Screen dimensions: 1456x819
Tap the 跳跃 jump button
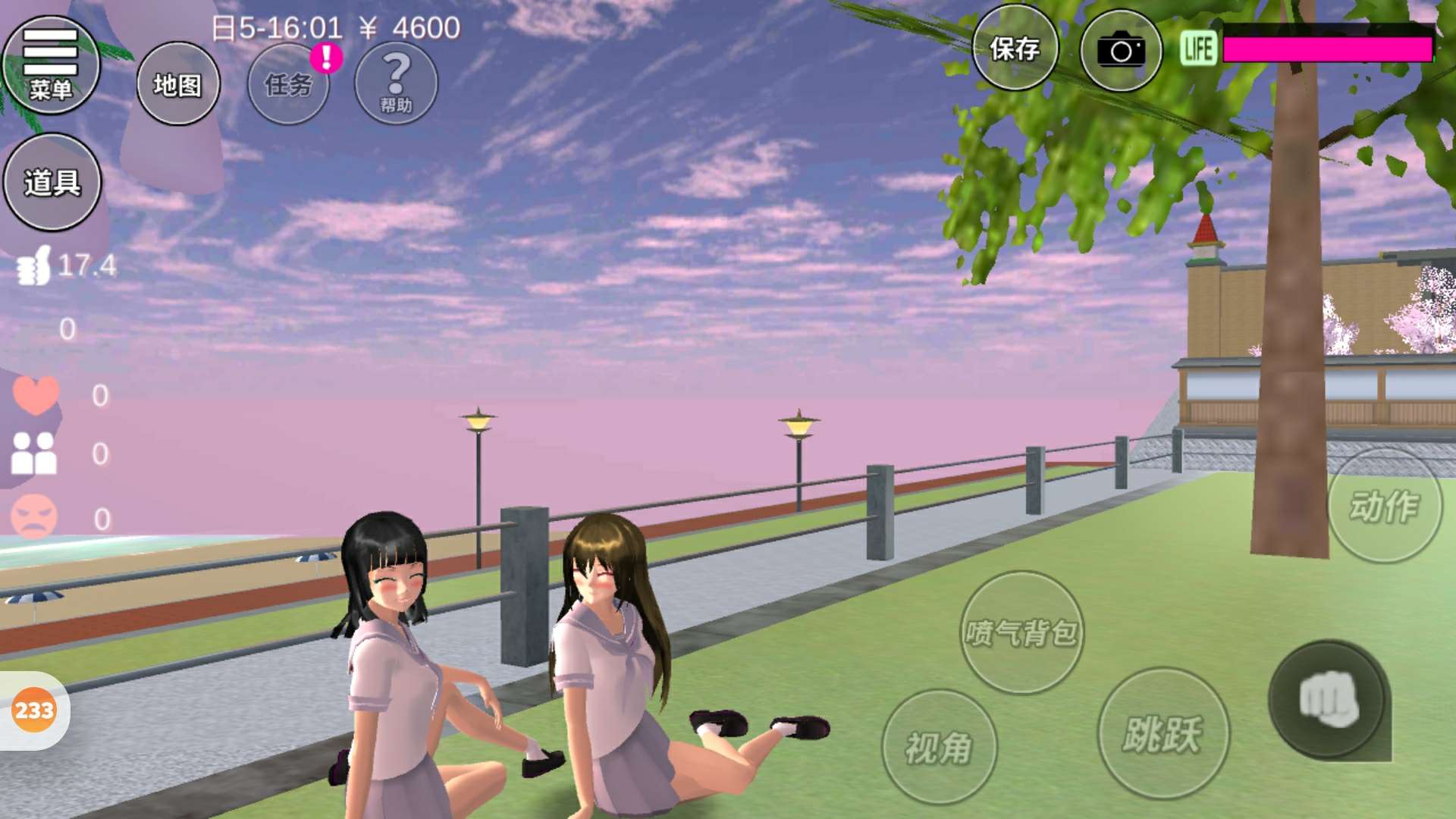pyautogui.click(x=1163, y=733)
